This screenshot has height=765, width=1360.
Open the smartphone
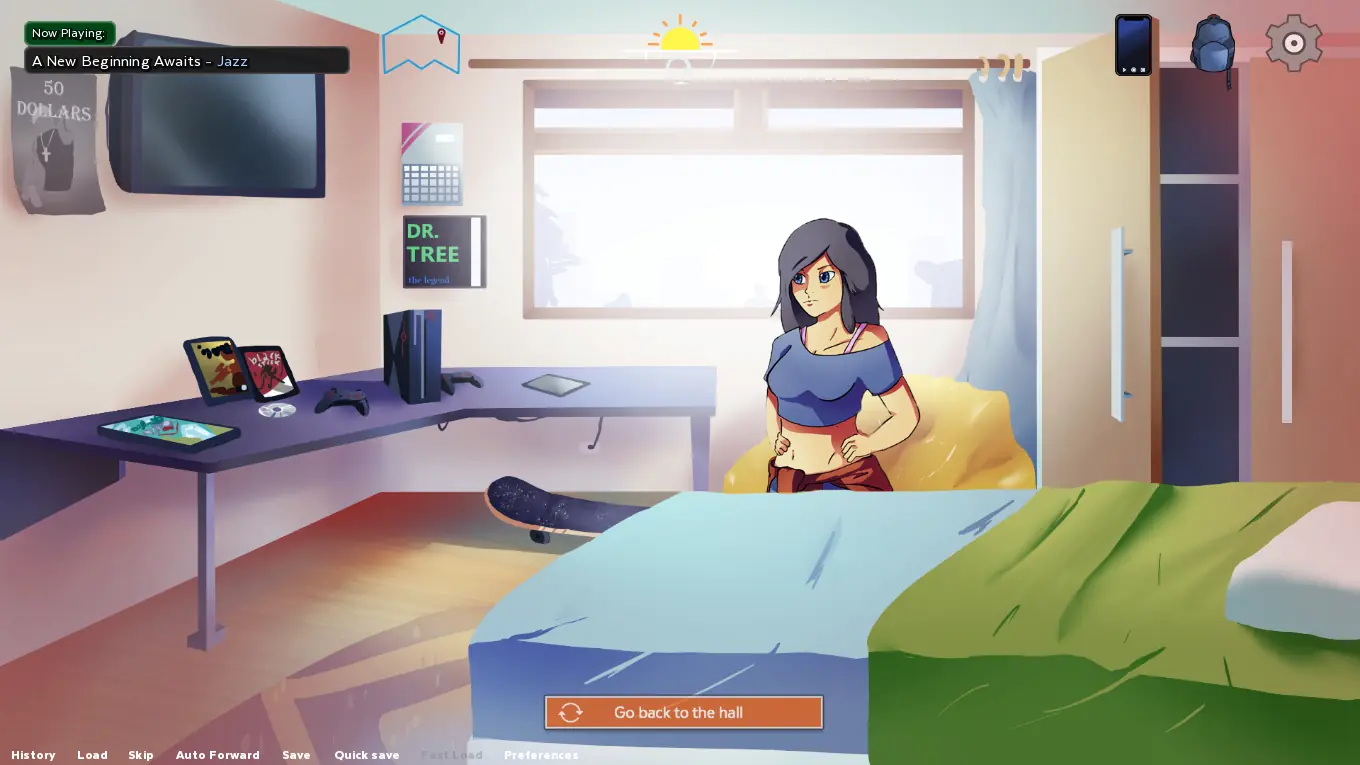[1133, 45]
